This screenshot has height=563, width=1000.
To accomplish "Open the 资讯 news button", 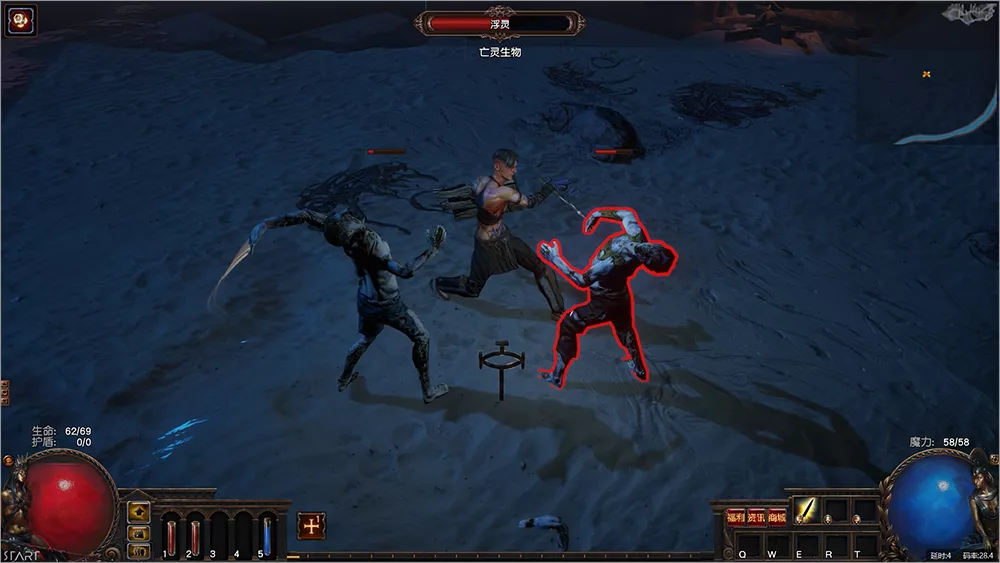I will 756,517.
